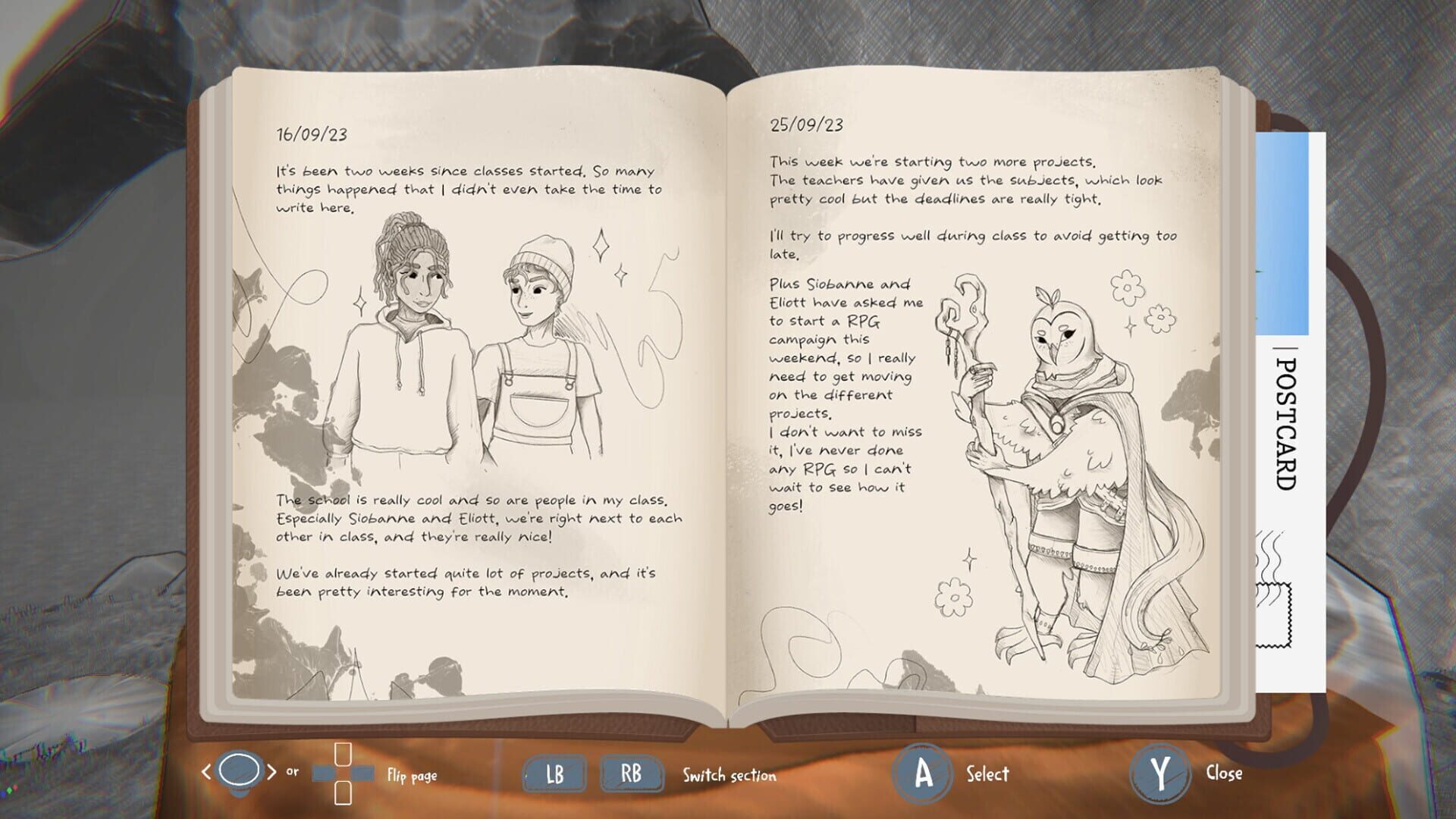Select the 16/09/23 journal entry date
Viewport: 1456px width, 819px height.
[x=311, y=133]
